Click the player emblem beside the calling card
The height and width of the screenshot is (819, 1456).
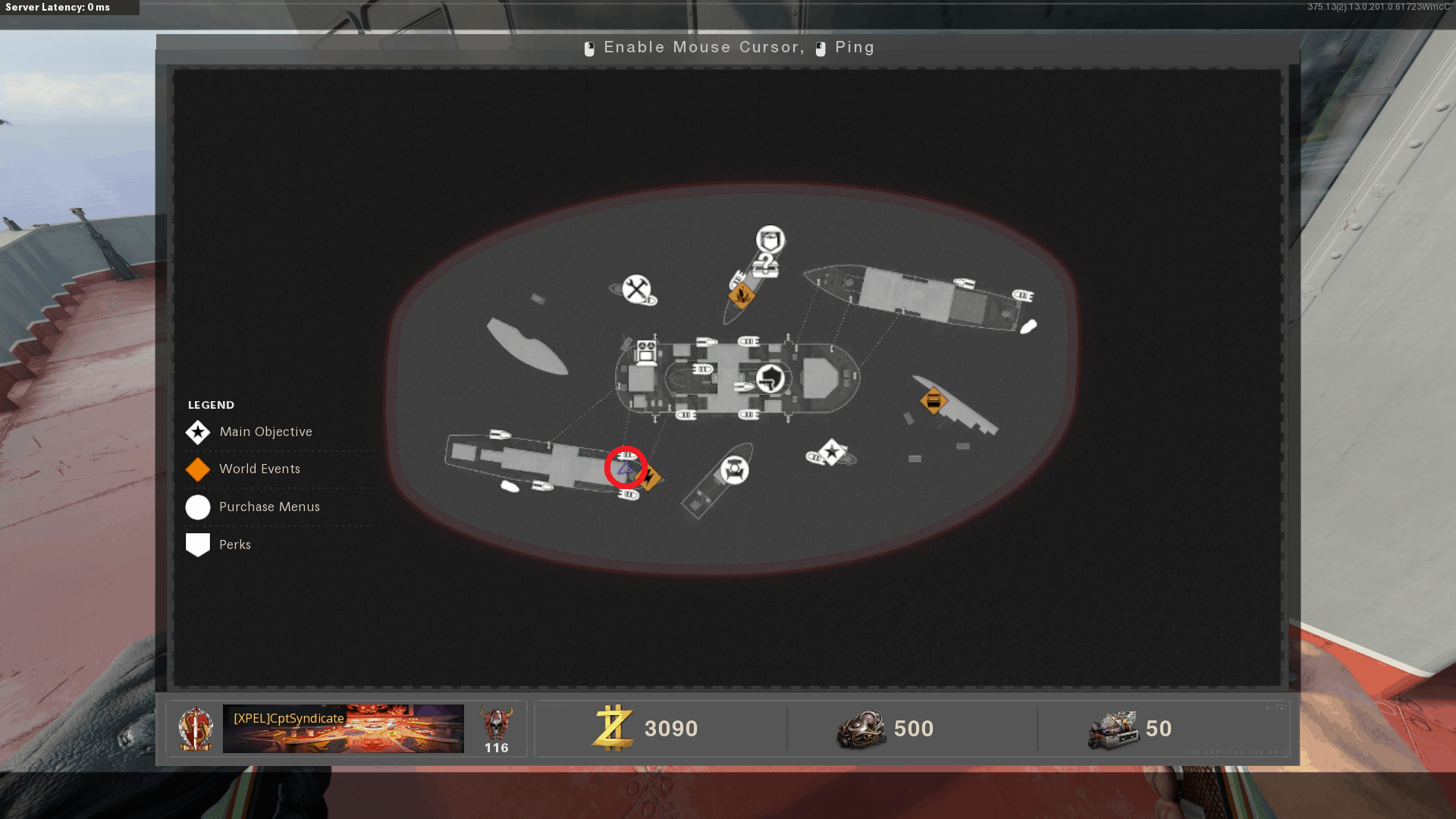(195, 729)
